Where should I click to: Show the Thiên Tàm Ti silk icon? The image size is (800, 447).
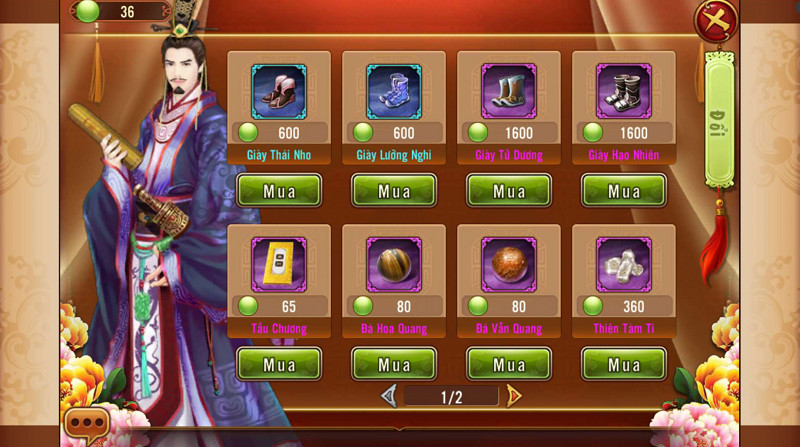click(x=624, y=265)
